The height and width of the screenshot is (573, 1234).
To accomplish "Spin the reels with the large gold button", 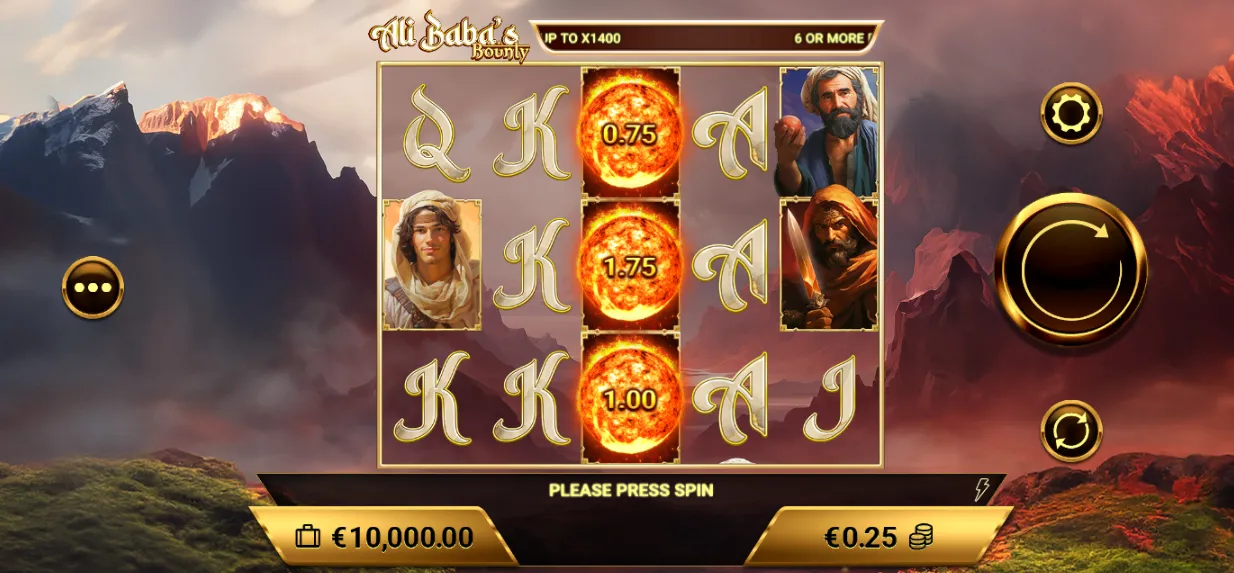I will click(1070, 269).
